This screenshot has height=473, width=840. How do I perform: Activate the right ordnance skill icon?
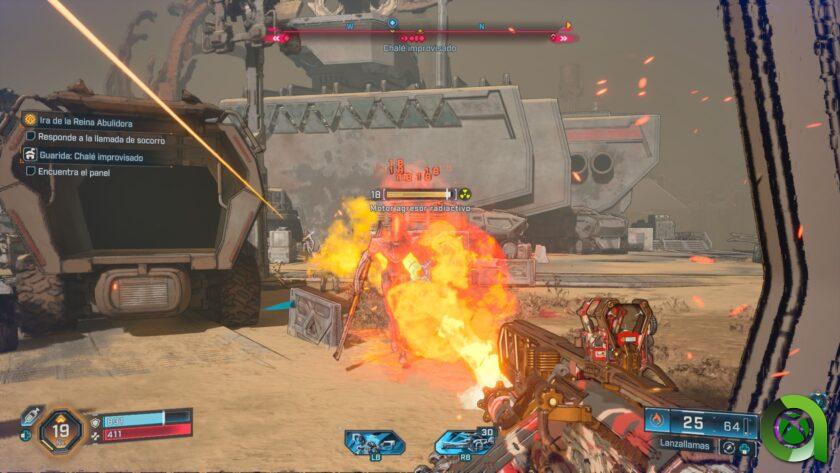click(463, 441)
